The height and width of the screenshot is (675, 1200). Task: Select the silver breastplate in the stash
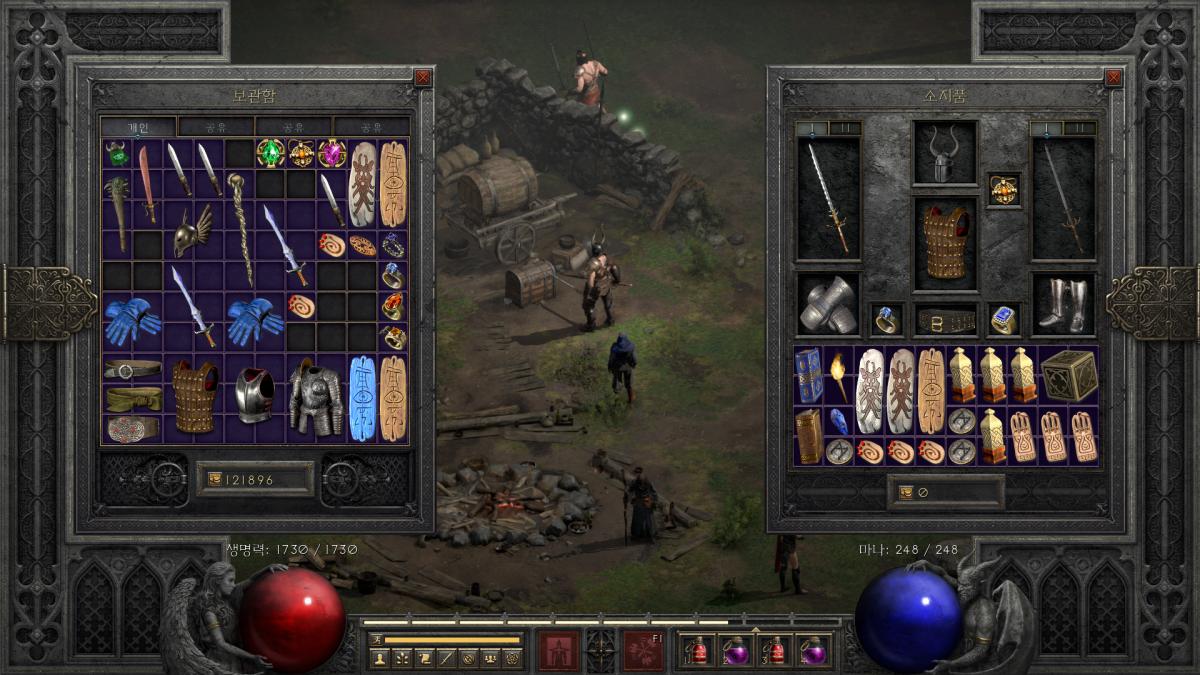tap(254, 395)
